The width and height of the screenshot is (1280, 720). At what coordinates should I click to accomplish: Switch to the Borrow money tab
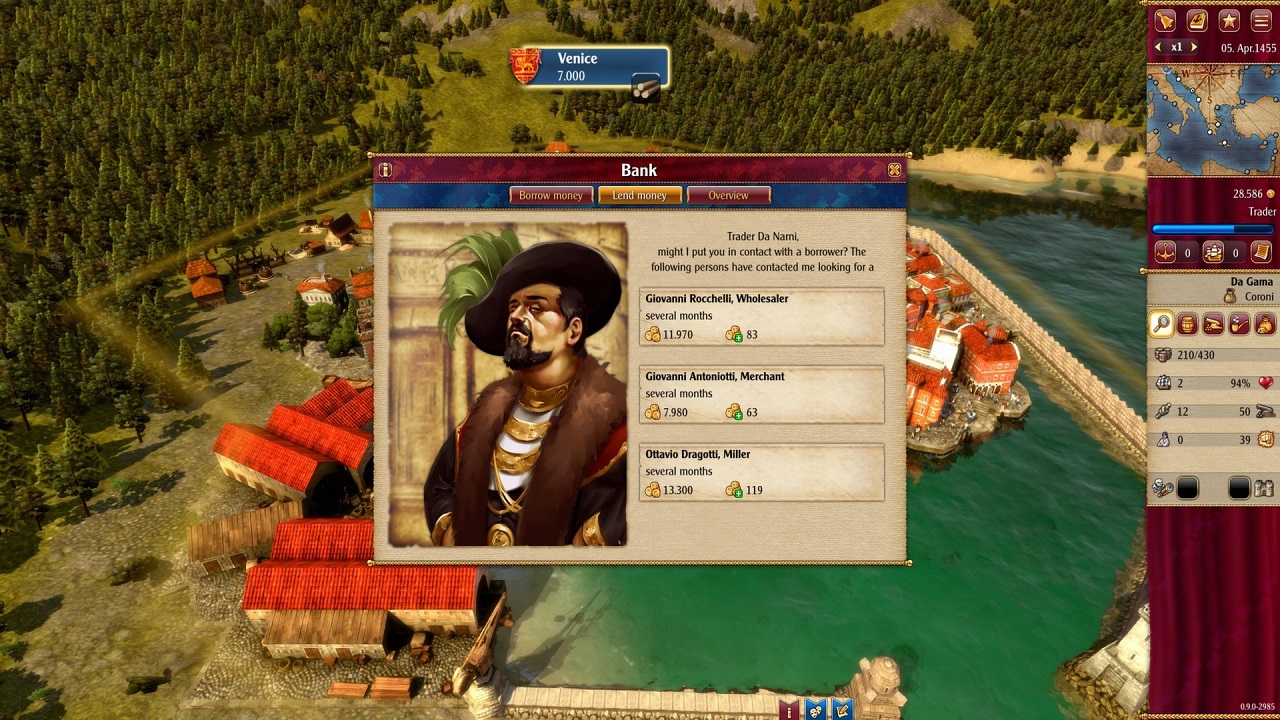[x=550, y=195]
